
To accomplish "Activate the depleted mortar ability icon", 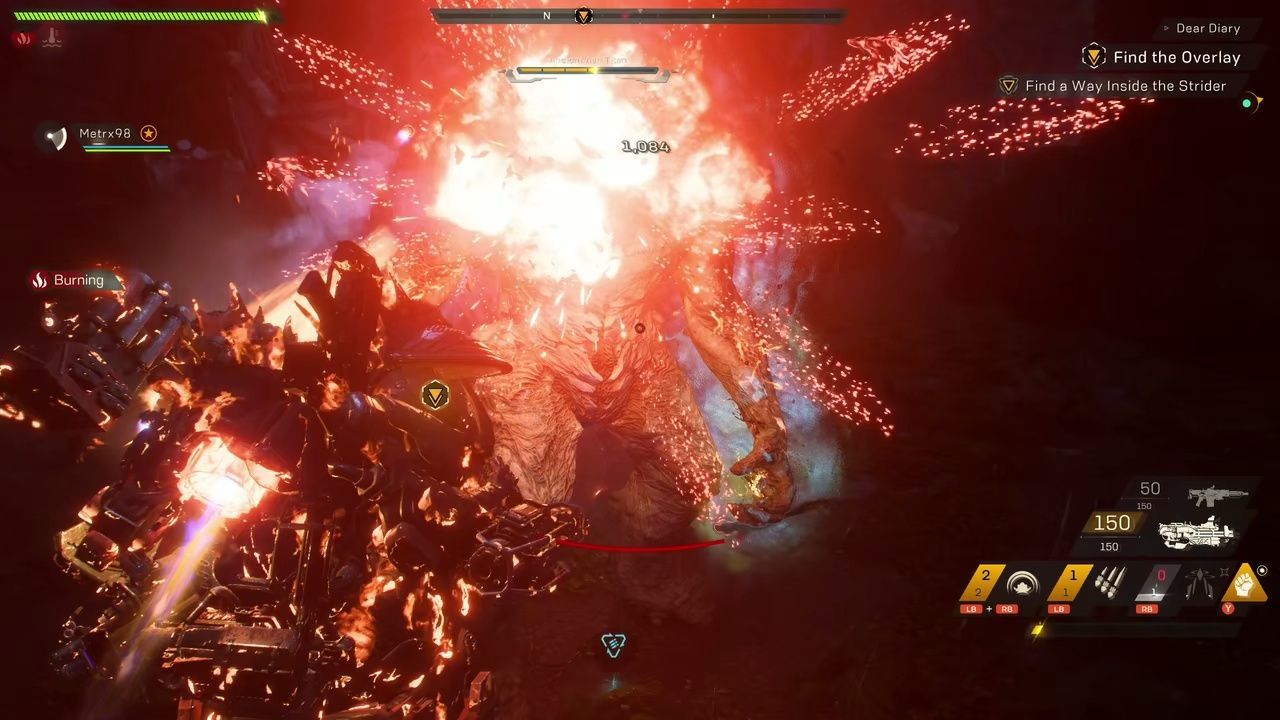I will tap(1199, 583).
